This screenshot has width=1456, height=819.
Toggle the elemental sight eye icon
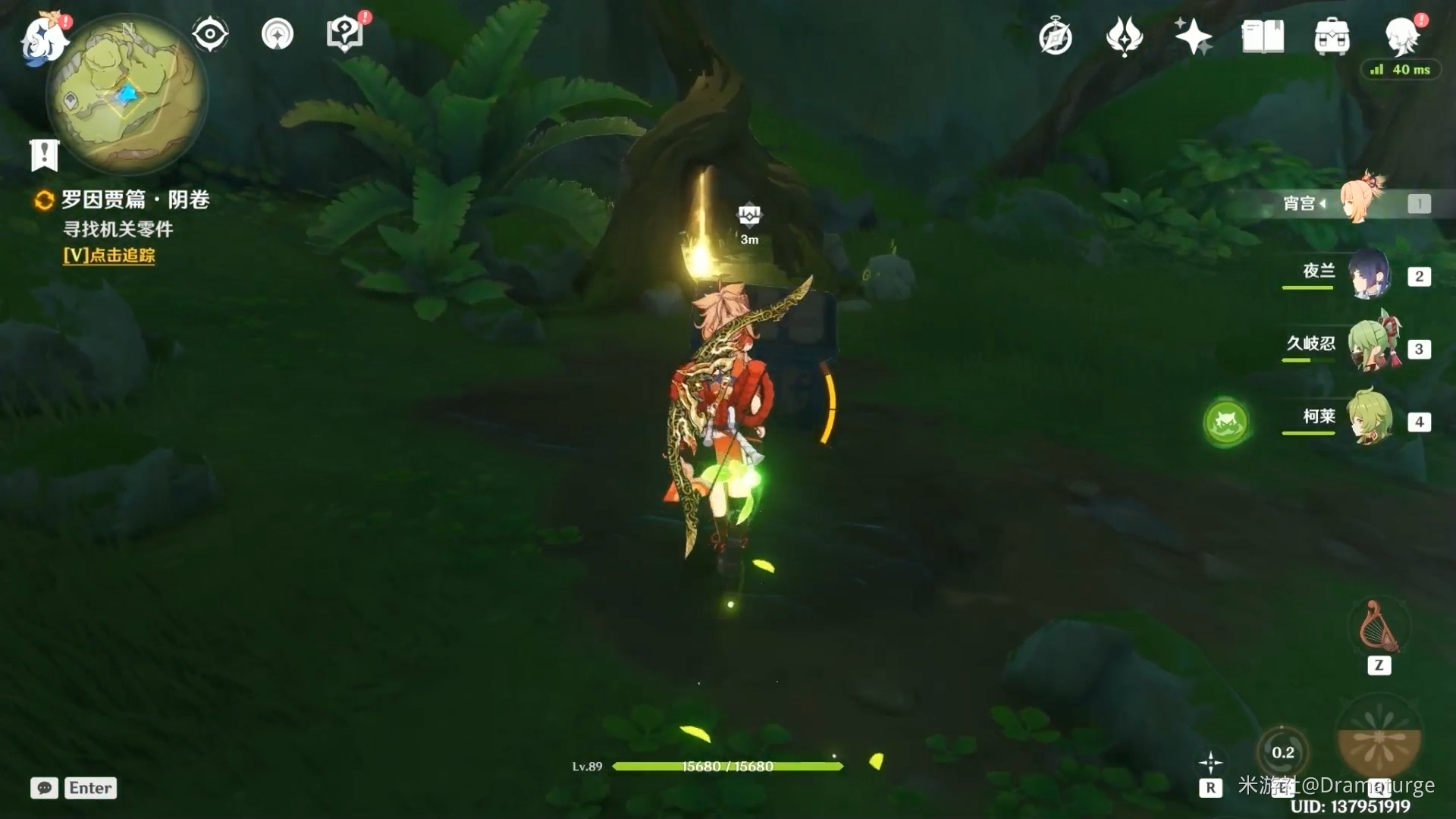pyautogui.click(x=210, y=34)
